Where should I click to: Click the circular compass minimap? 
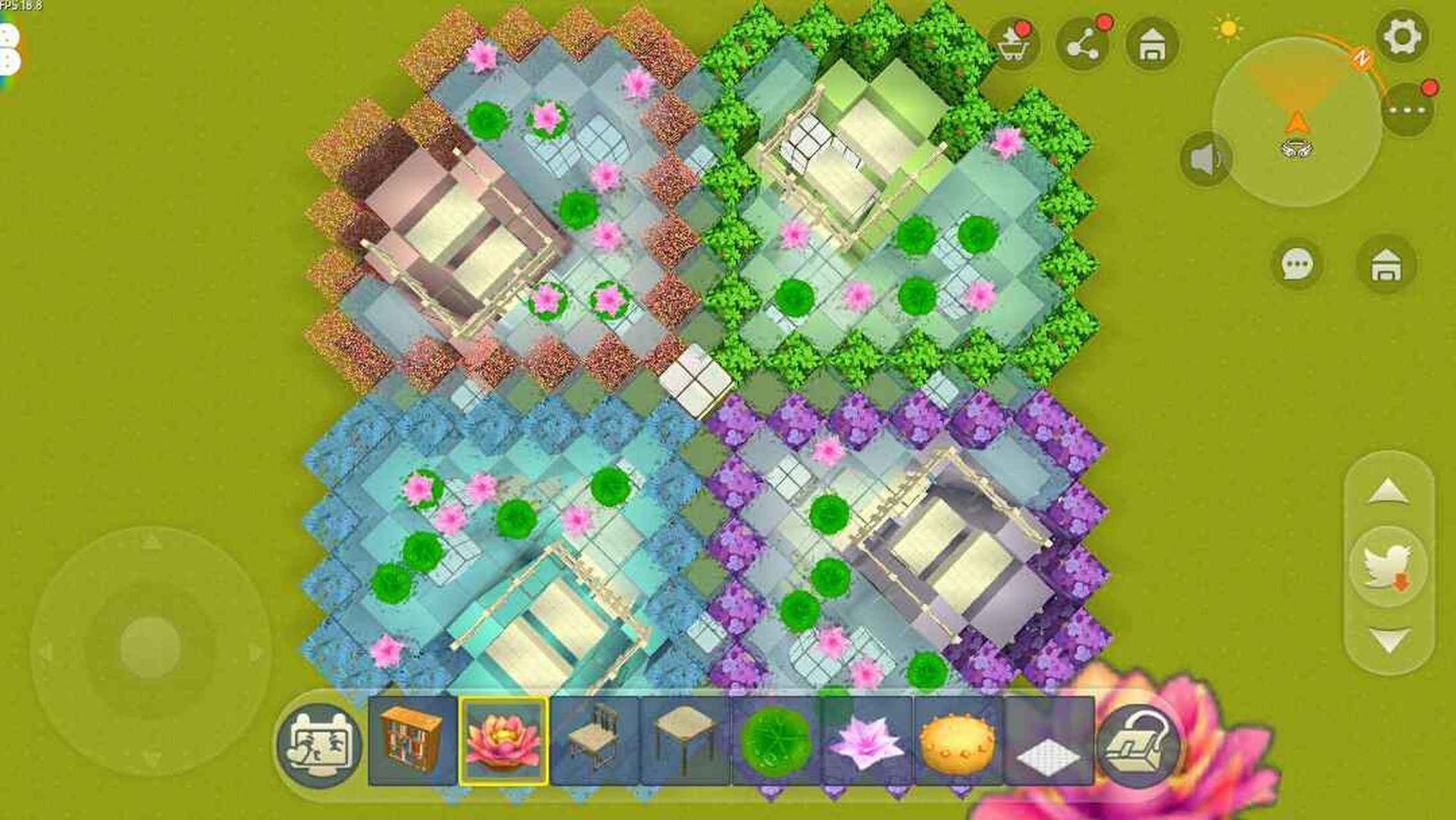[x=1296, y=122]
